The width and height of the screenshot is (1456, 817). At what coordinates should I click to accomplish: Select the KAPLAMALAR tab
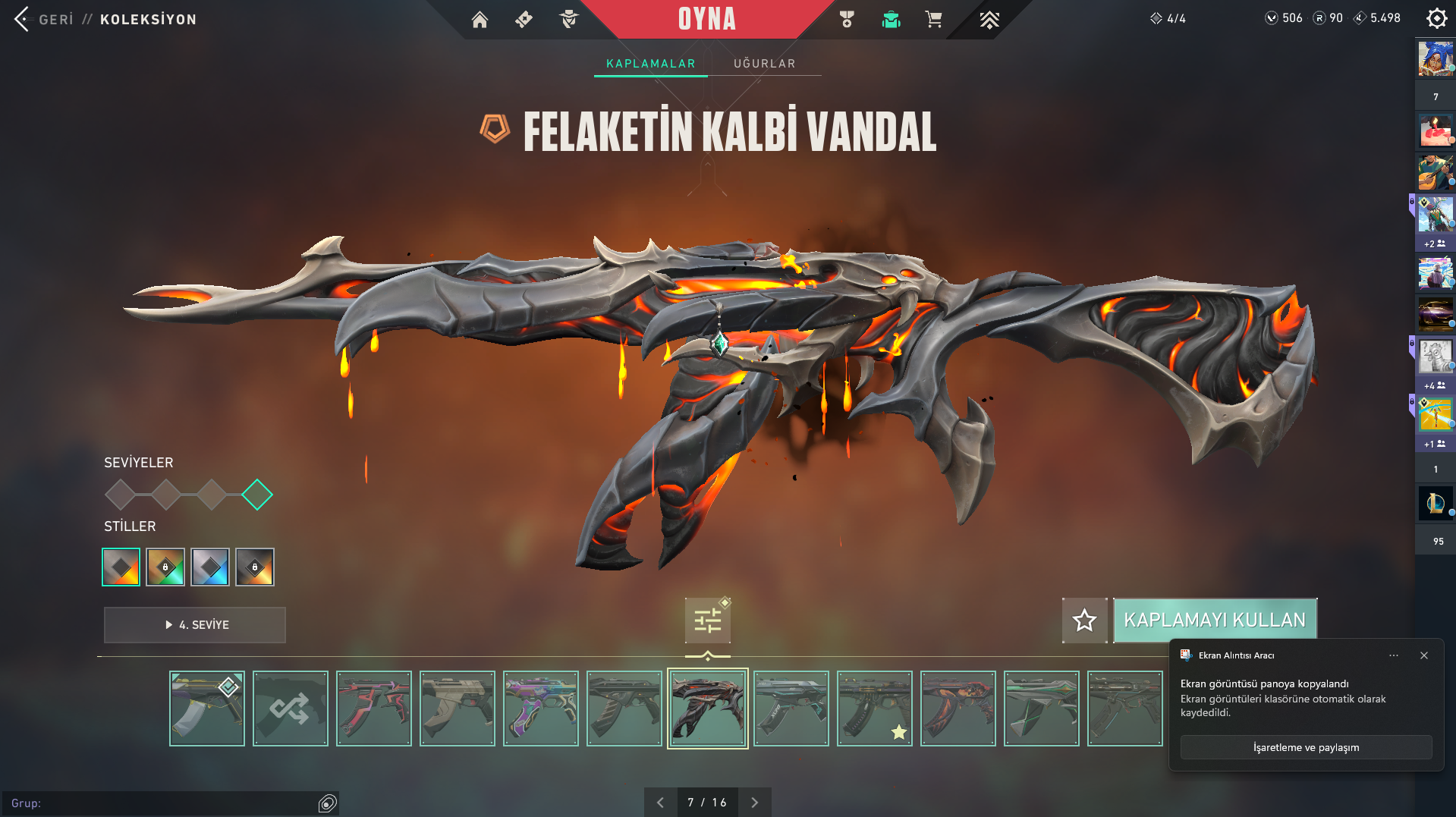click(x=650, y=64)
